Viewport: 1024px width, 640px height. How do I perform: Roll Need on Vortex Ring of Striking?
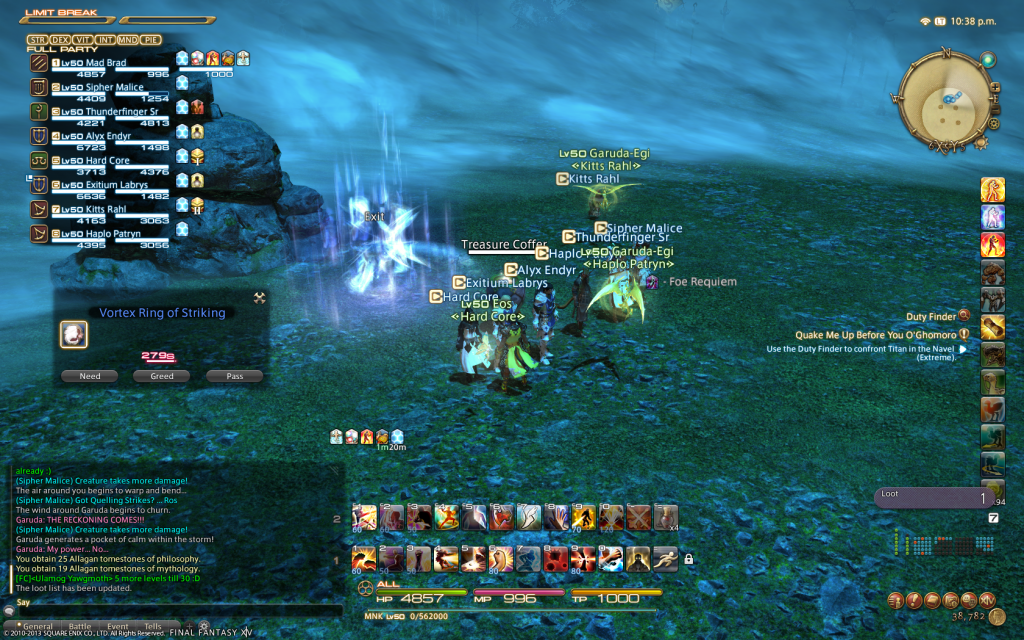90,376
